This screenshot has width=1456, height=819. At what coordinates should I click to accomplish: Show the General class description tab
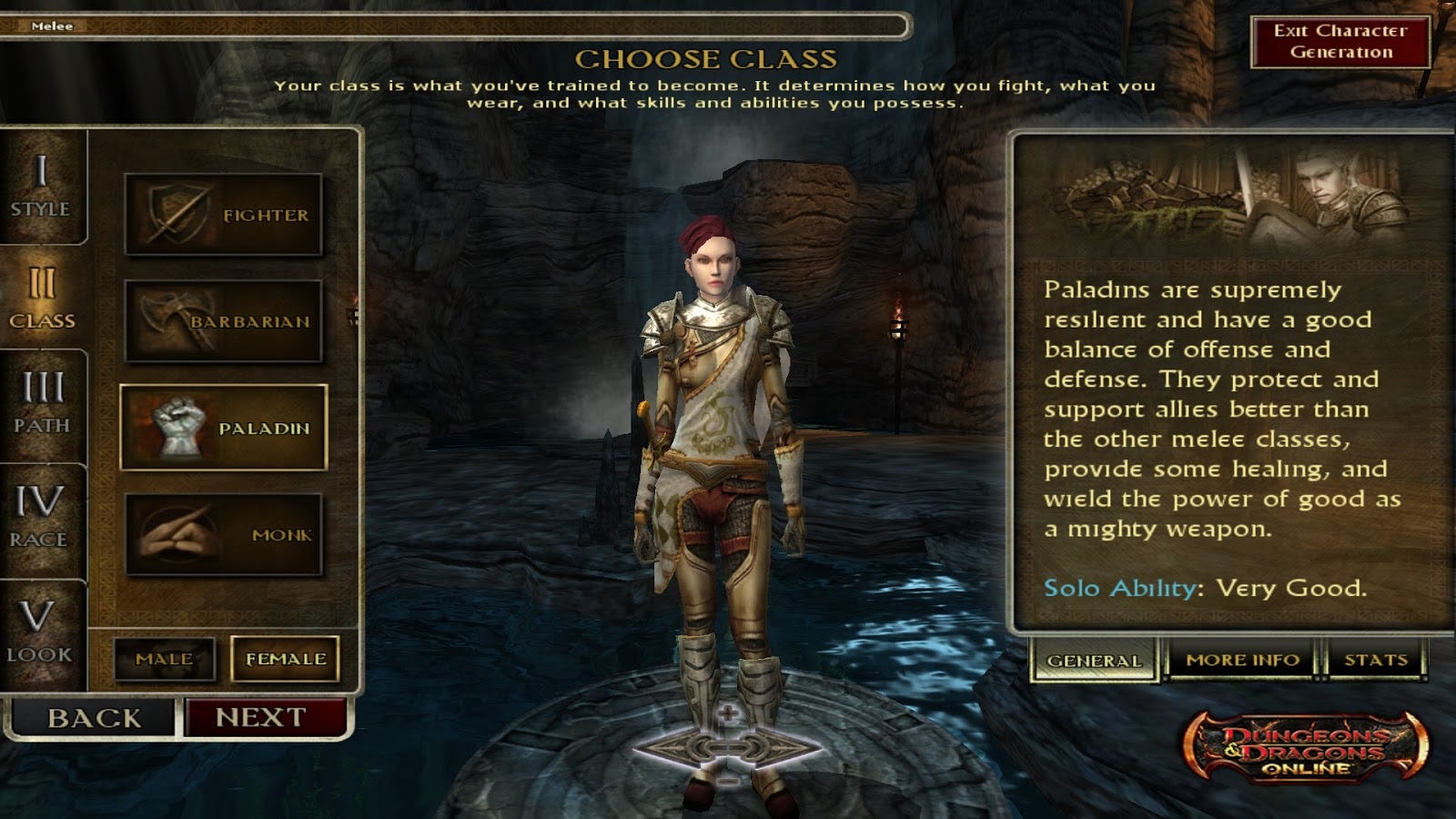tap(1094, 661)
